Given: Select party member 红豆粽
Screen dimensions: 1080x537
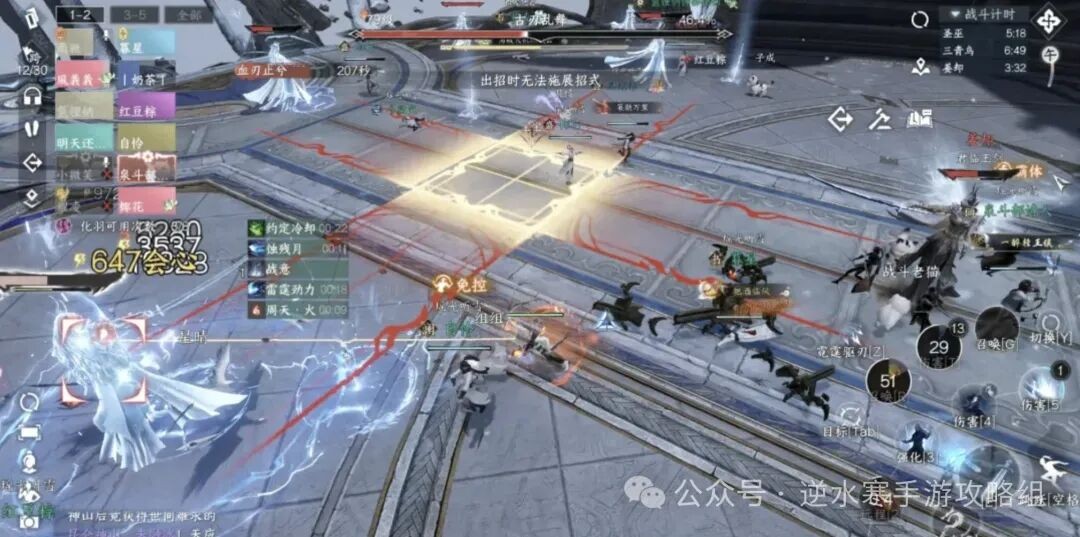Looking at the screenshot, I should pos(146,108).
